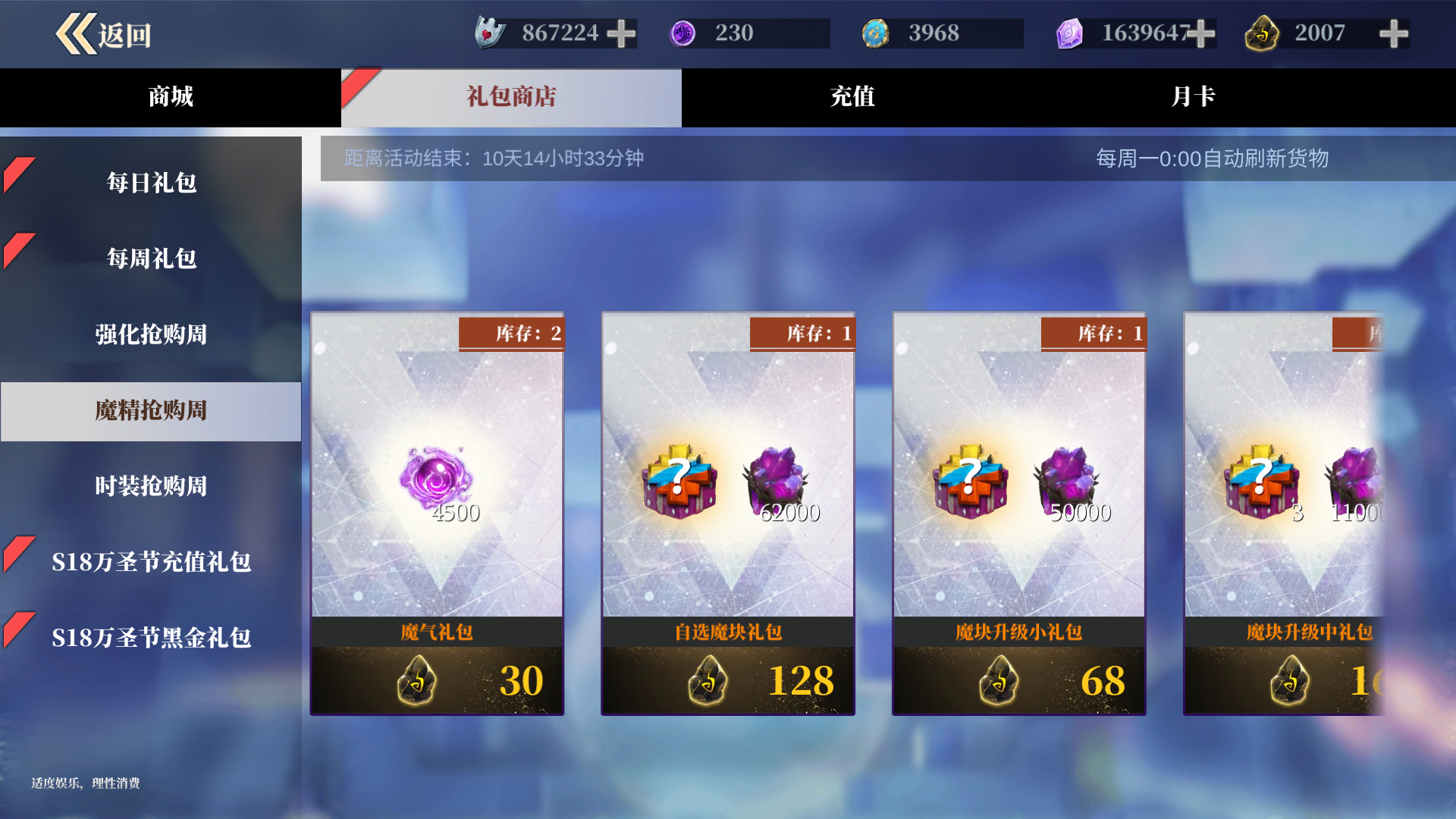
Task: Click the purple crystal currency icon
Action: point(1071,33)
